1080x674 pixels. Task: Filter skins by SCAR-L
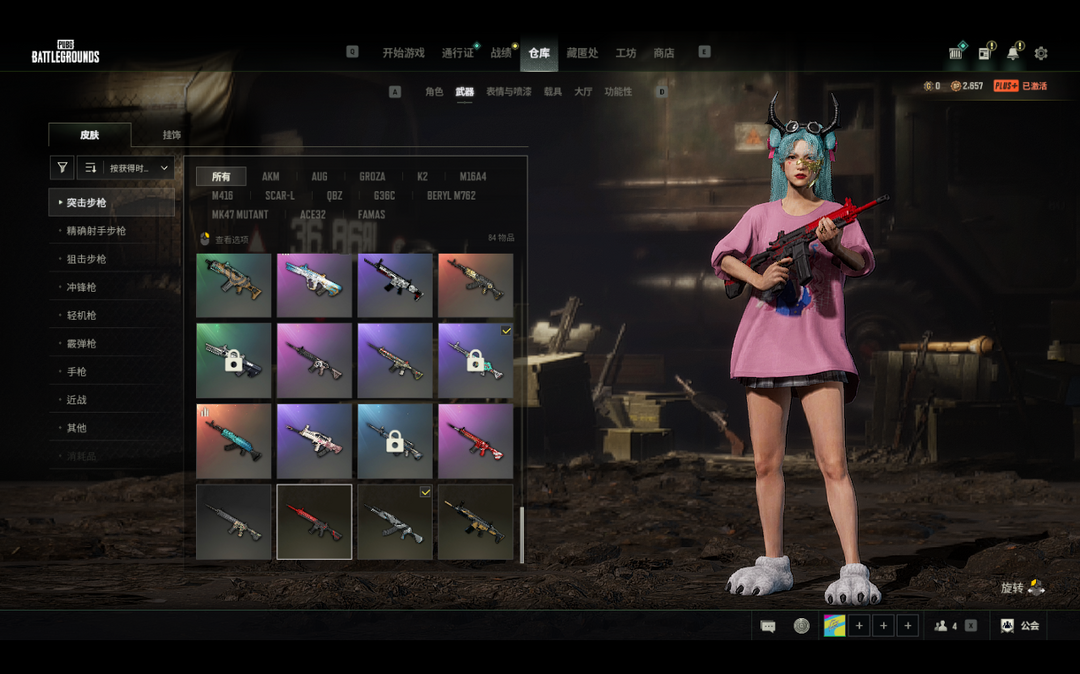280,196
